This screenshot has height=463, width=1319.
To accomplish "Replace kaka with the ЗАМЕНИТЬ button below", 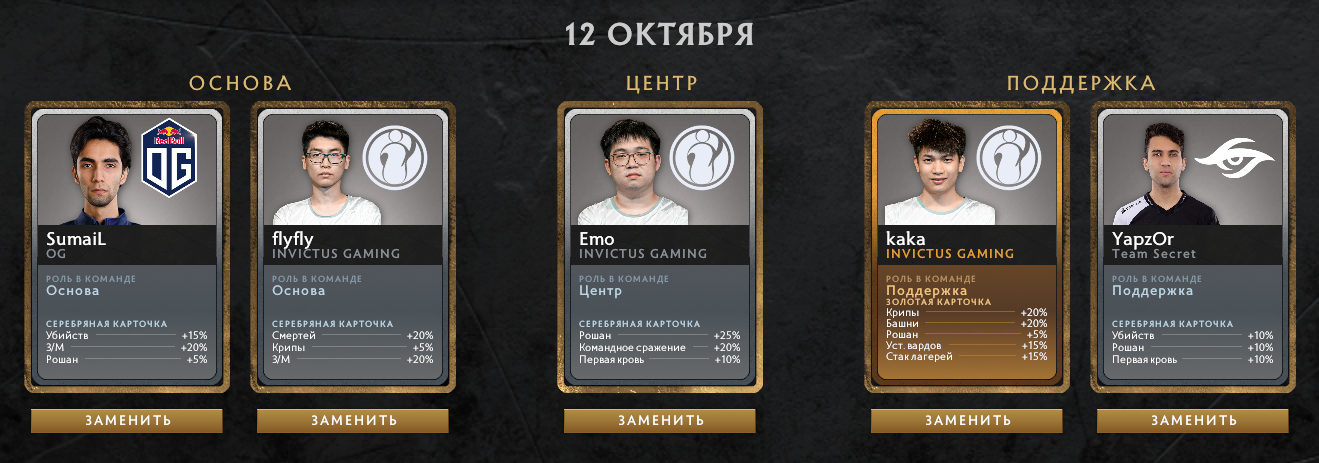I will (967, 420).
